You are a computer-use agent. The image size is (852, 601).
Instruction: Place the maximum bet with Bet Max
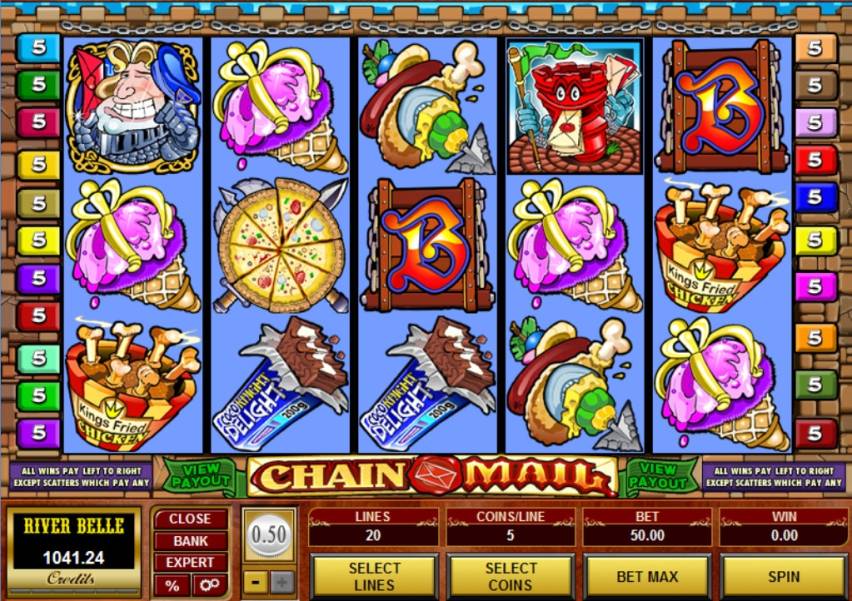pyautogui.click(x=646, y=576)
